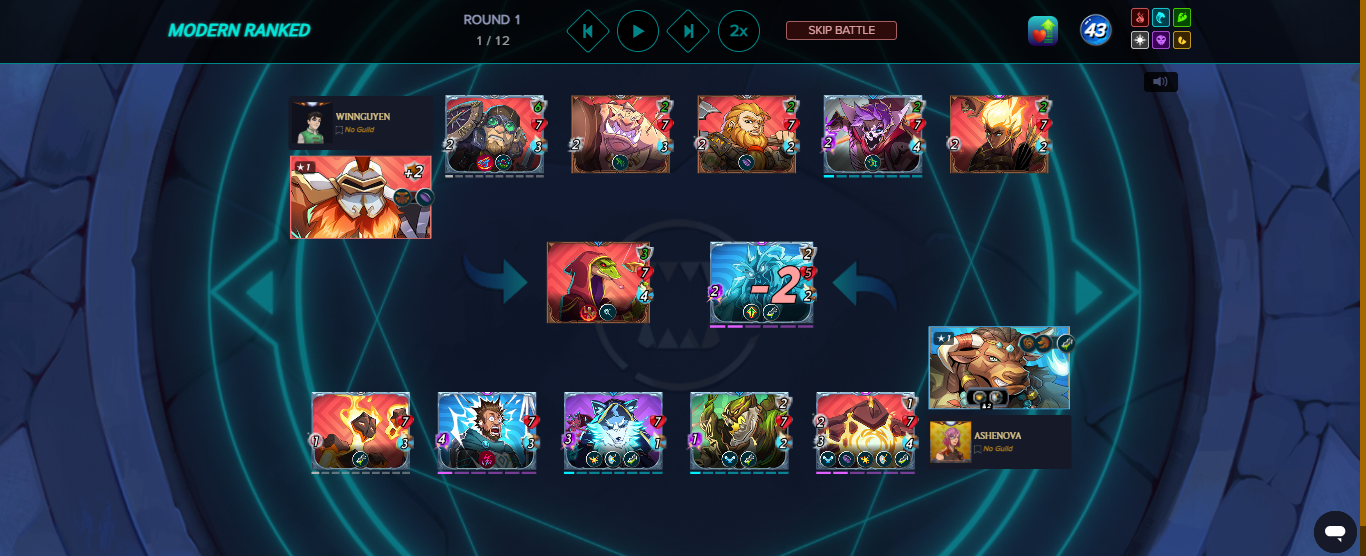Open the Ashenova player profile

pos(998,441)
